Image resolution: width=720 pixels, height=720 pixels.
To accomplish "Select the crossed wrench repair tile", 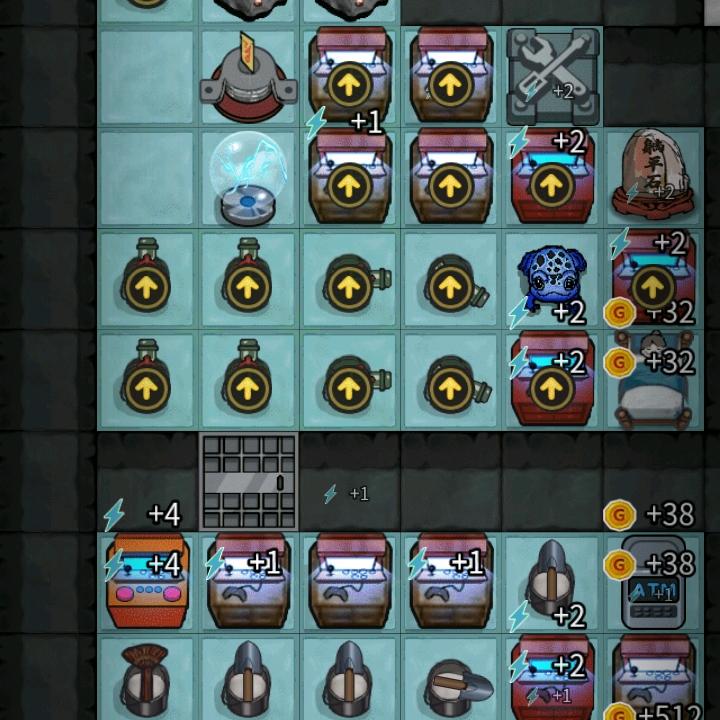I will (553, 75).
